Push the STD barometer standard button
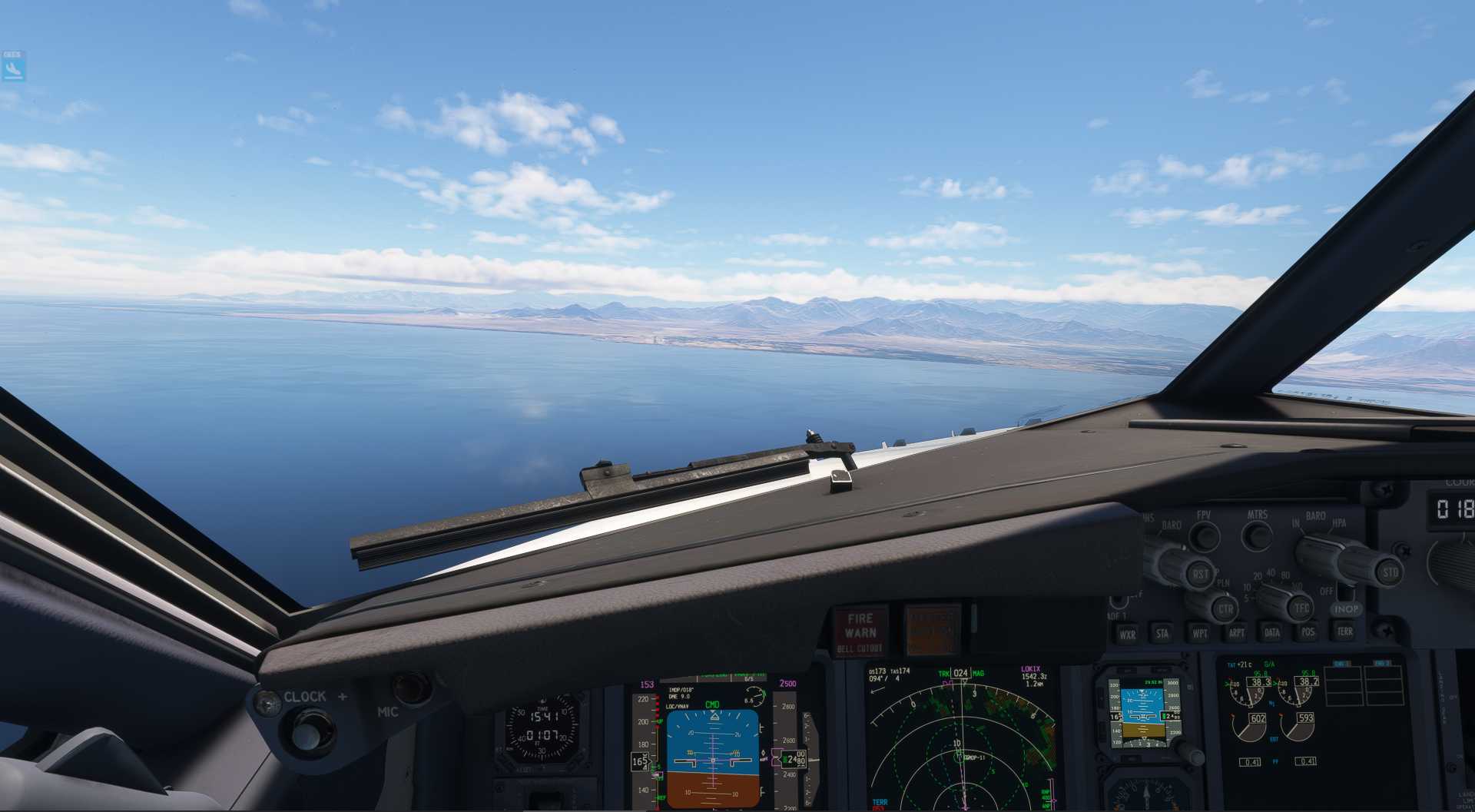The image size is (1475, 812). [x=1389, y=572]
